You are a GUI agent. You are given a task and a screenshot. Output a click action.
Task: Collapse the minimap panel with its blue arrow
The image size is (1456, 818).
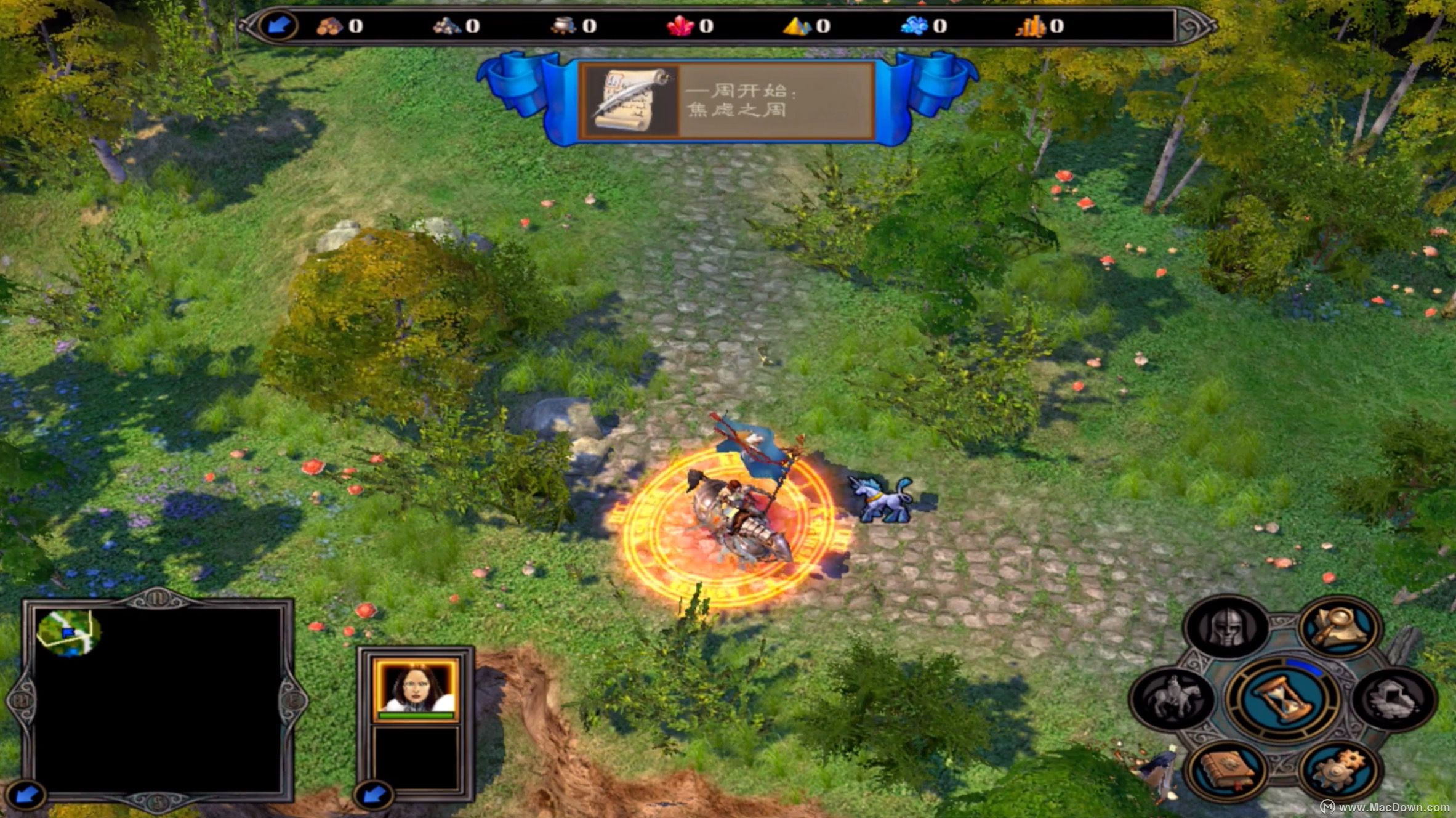point(26,795)
